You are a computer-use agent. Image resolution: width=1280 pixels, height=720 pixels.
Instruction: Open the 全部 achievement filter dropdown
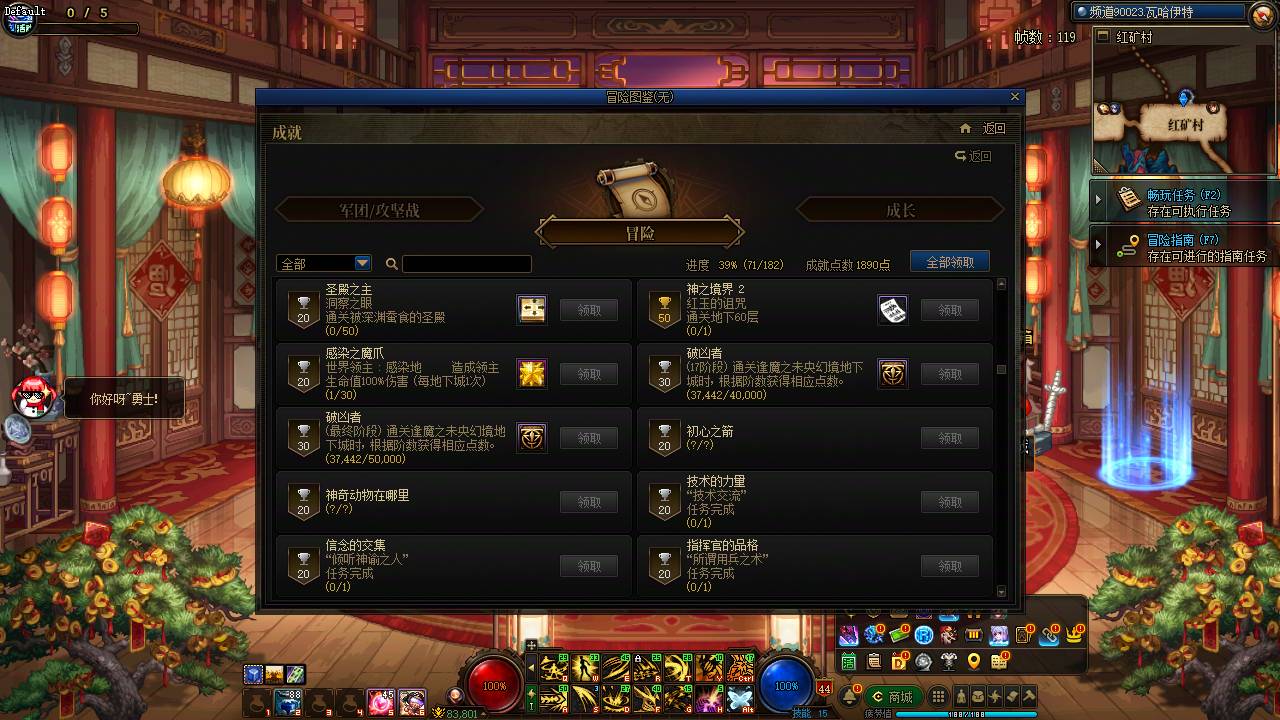pyautogui.click(x=322, y=262)
